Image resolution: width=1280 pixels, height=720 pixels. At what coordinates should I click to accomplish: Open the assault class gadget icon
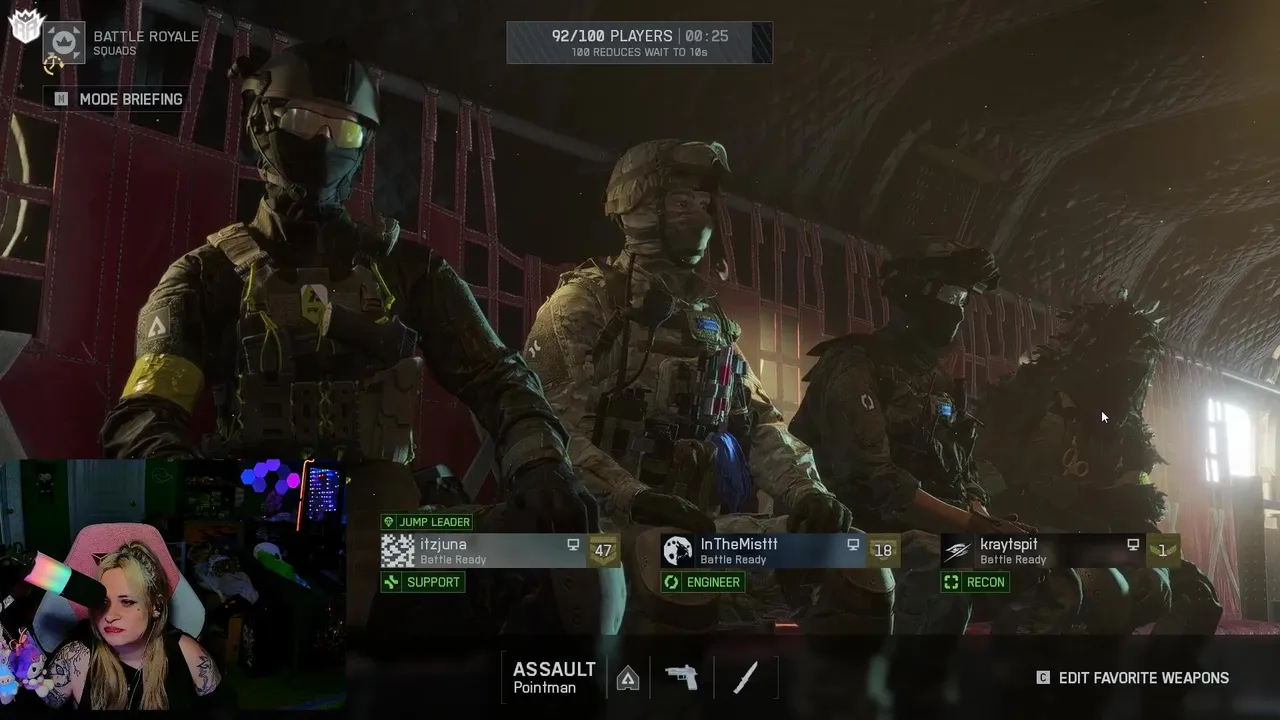point(628,678)
